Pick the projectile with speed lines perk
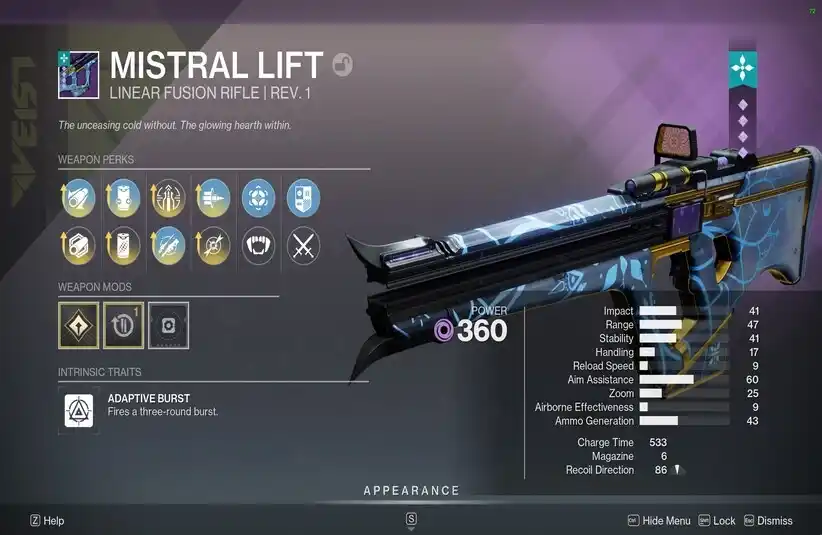The image size is (822, 535). pyautogui.click(x=212, y=198)
